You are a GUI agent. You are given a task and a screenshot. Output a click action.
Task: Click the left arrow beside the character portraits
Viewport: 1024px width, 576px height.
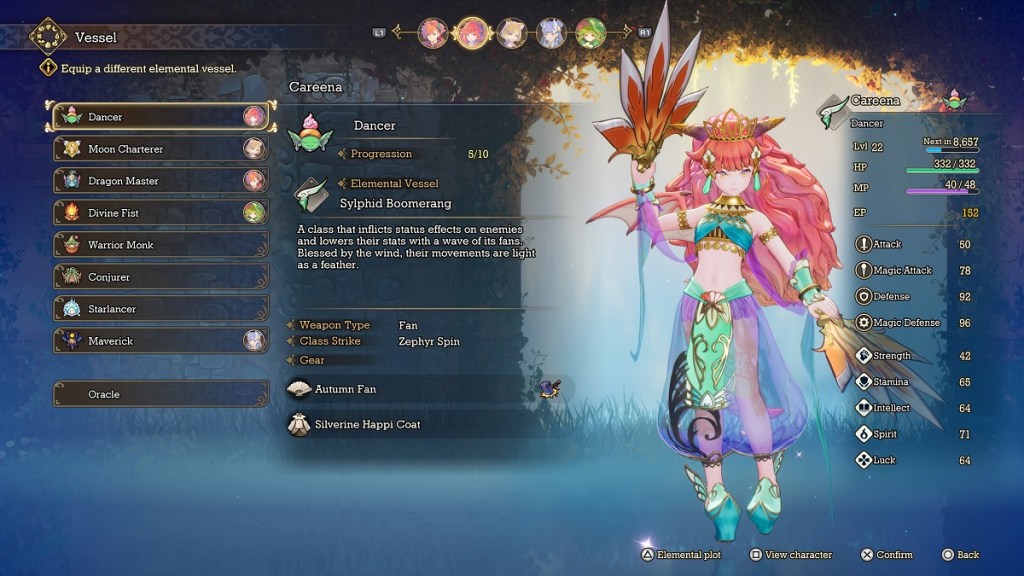(397, 32)
